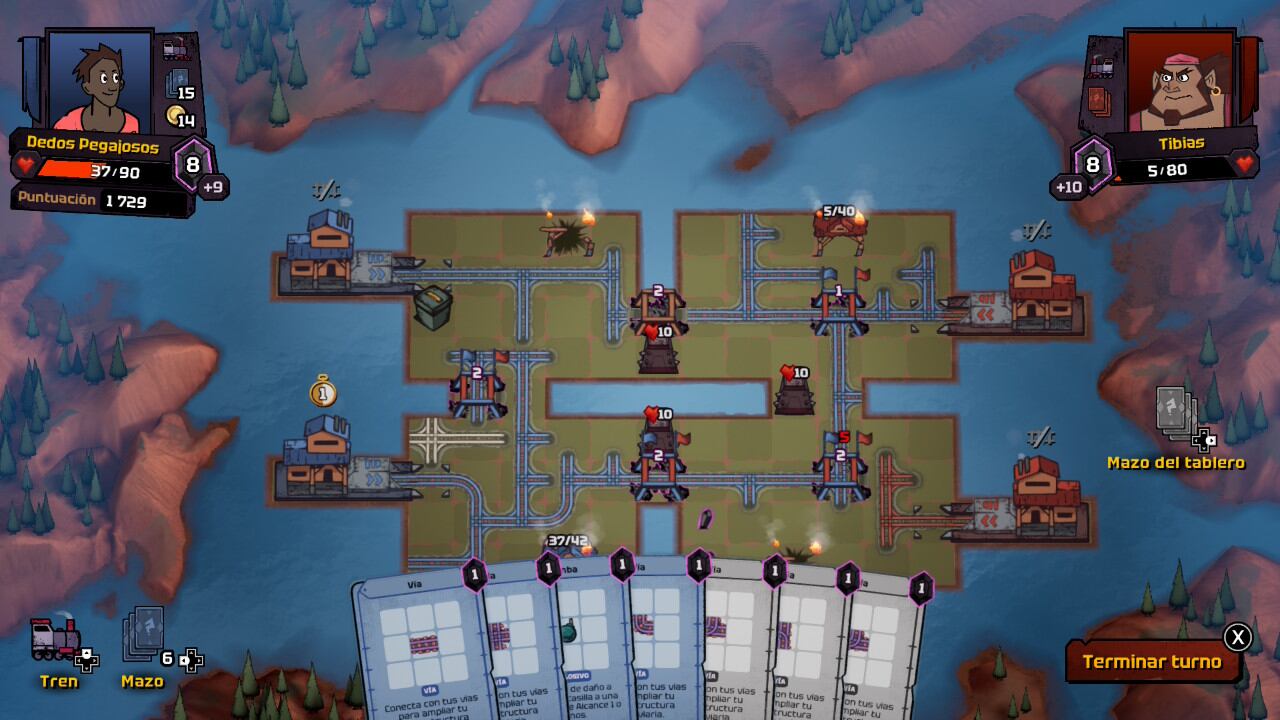Click the Terminar turno button
The image size is (1280, 720).
(x=1151, y=661)
